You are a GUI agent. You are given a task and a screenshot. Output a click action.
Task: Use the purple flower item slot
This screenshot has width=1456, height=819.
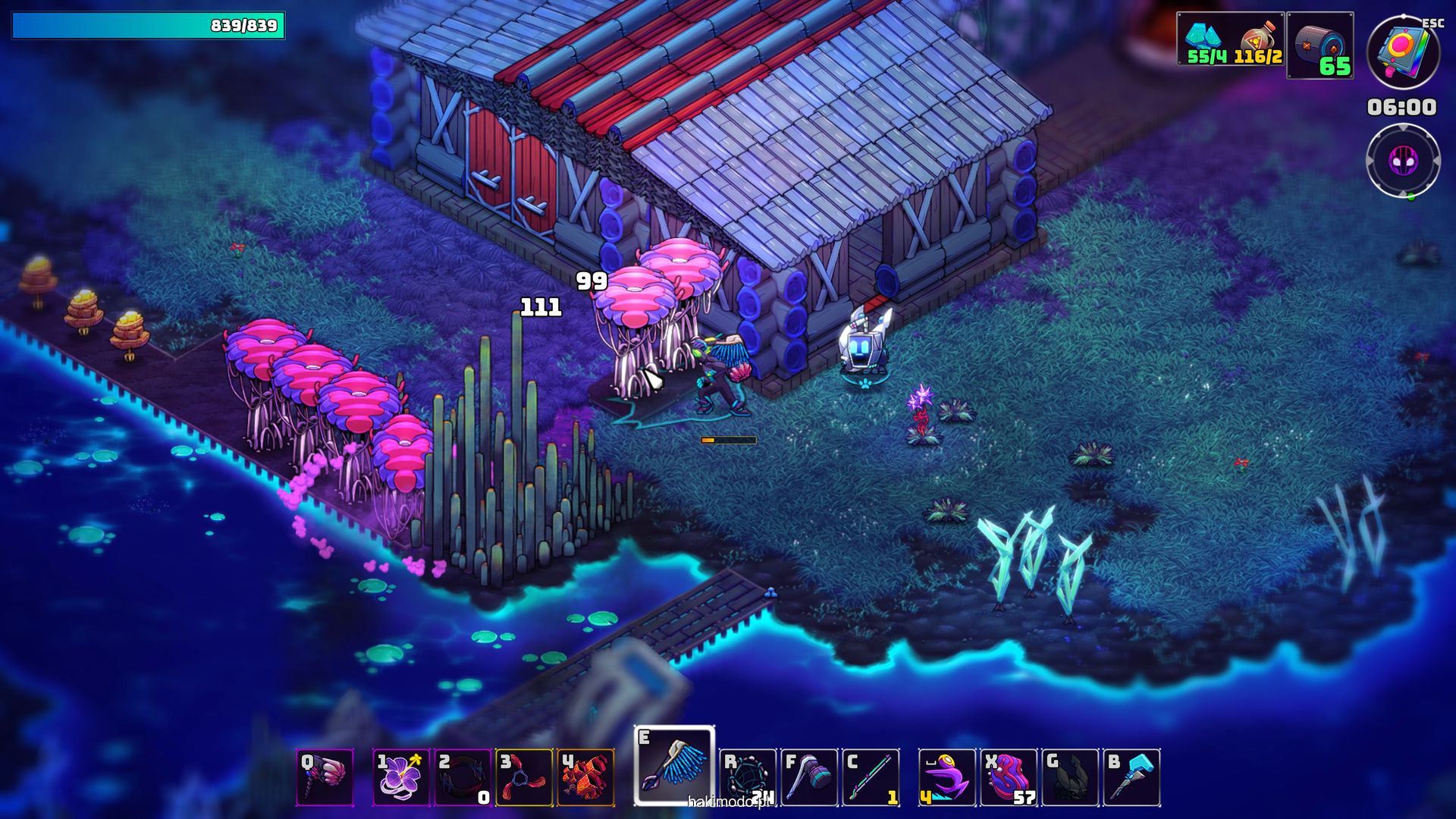[x=400, y=777]
